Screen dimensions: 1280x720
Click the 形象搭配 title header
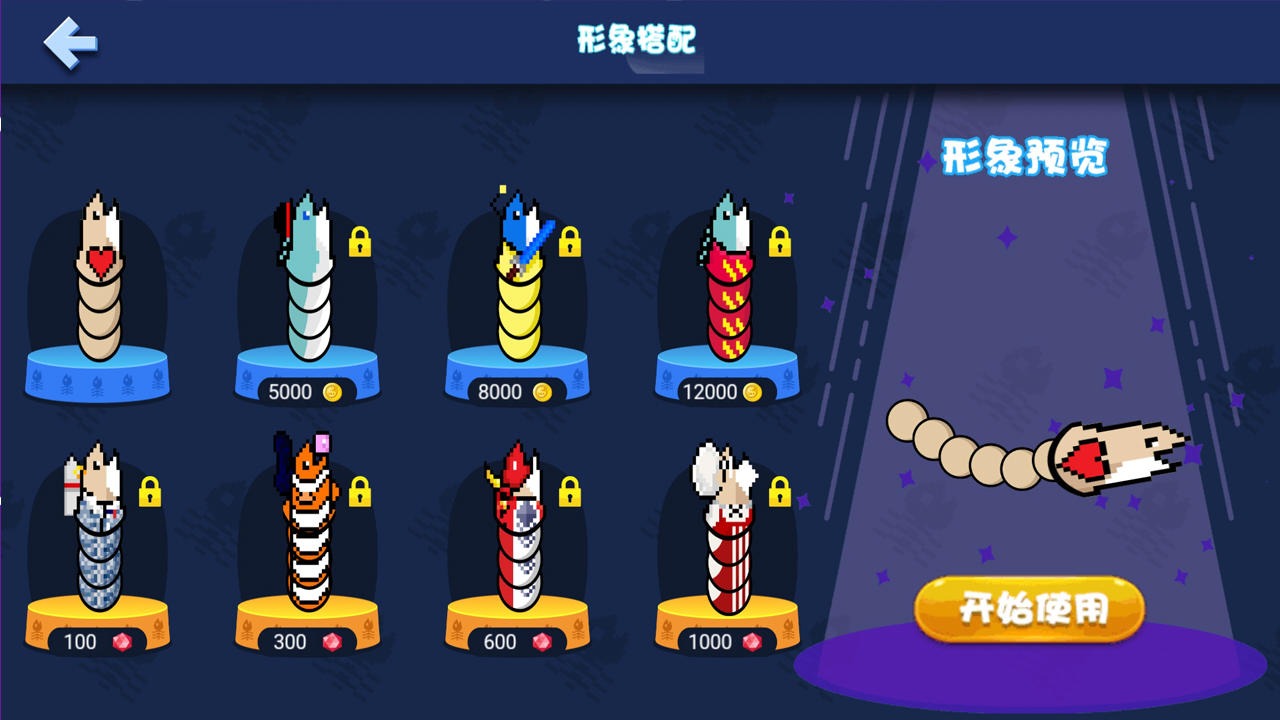[637, 38]
